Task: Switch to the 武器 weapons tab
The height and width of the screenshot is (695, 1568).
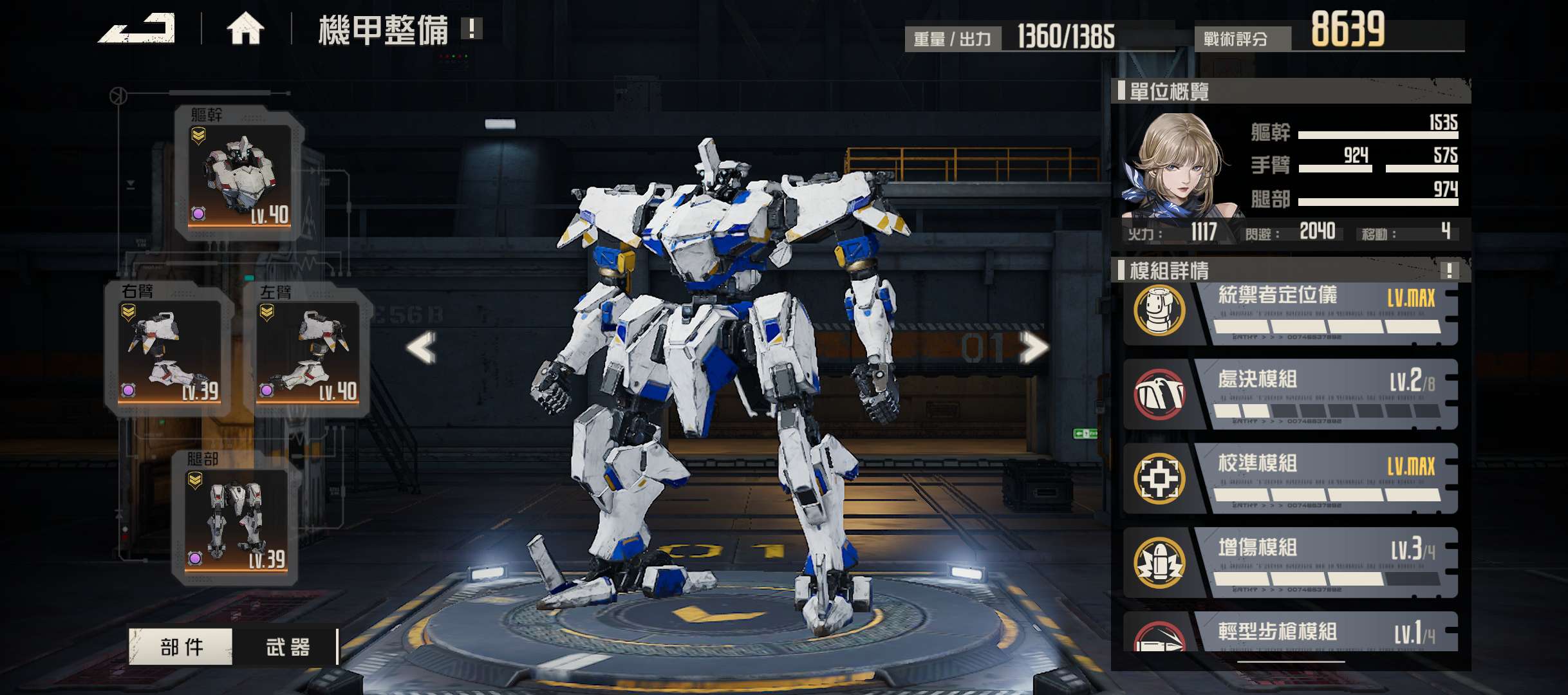Action: 287,646
